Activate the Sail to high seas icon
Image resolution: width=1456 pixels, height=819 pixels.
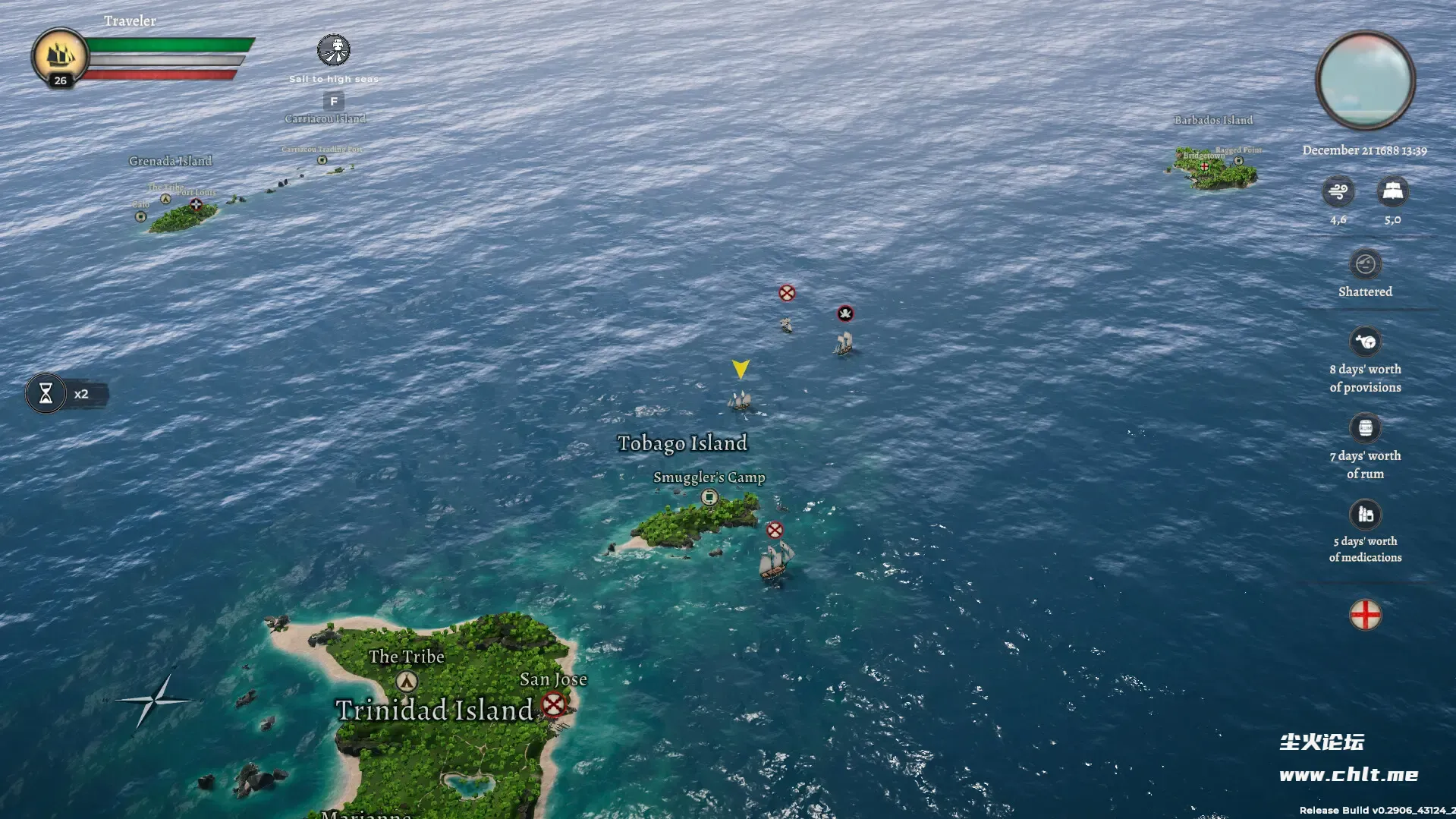coord(334,51)
